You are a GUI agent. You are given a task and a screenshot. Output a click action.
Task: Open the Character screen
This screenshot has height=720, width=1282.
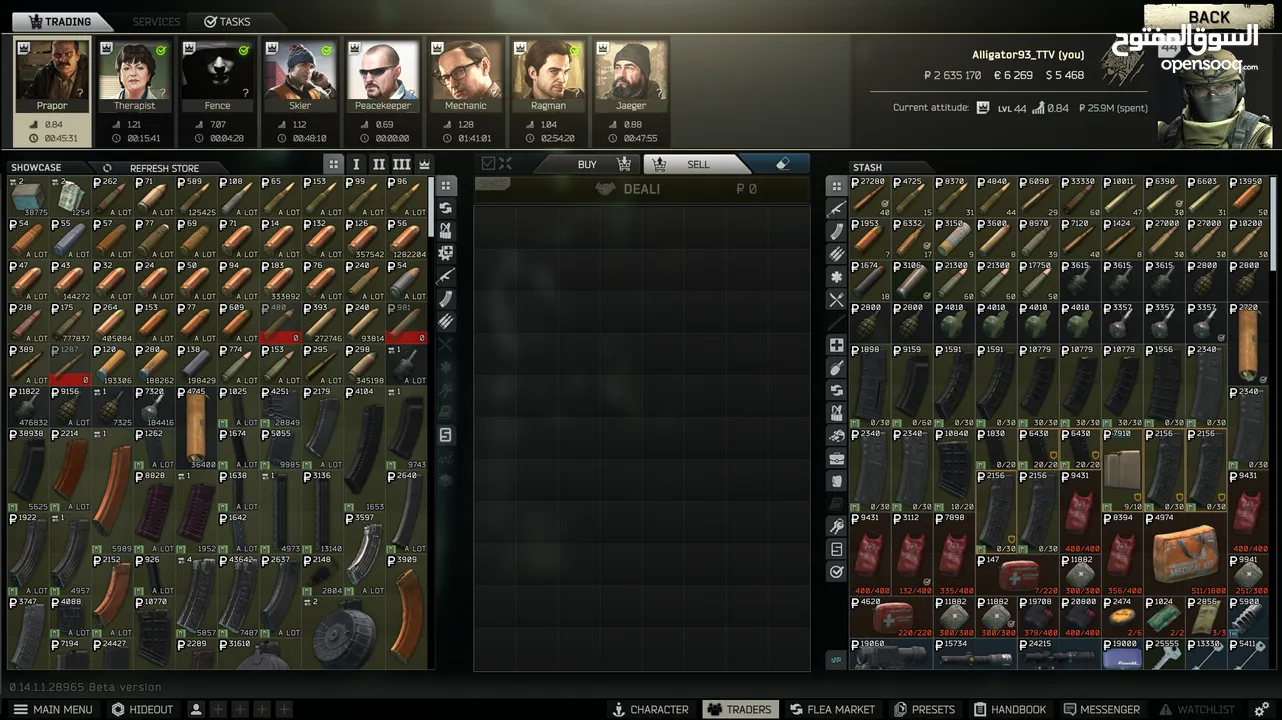coord(650,709)
